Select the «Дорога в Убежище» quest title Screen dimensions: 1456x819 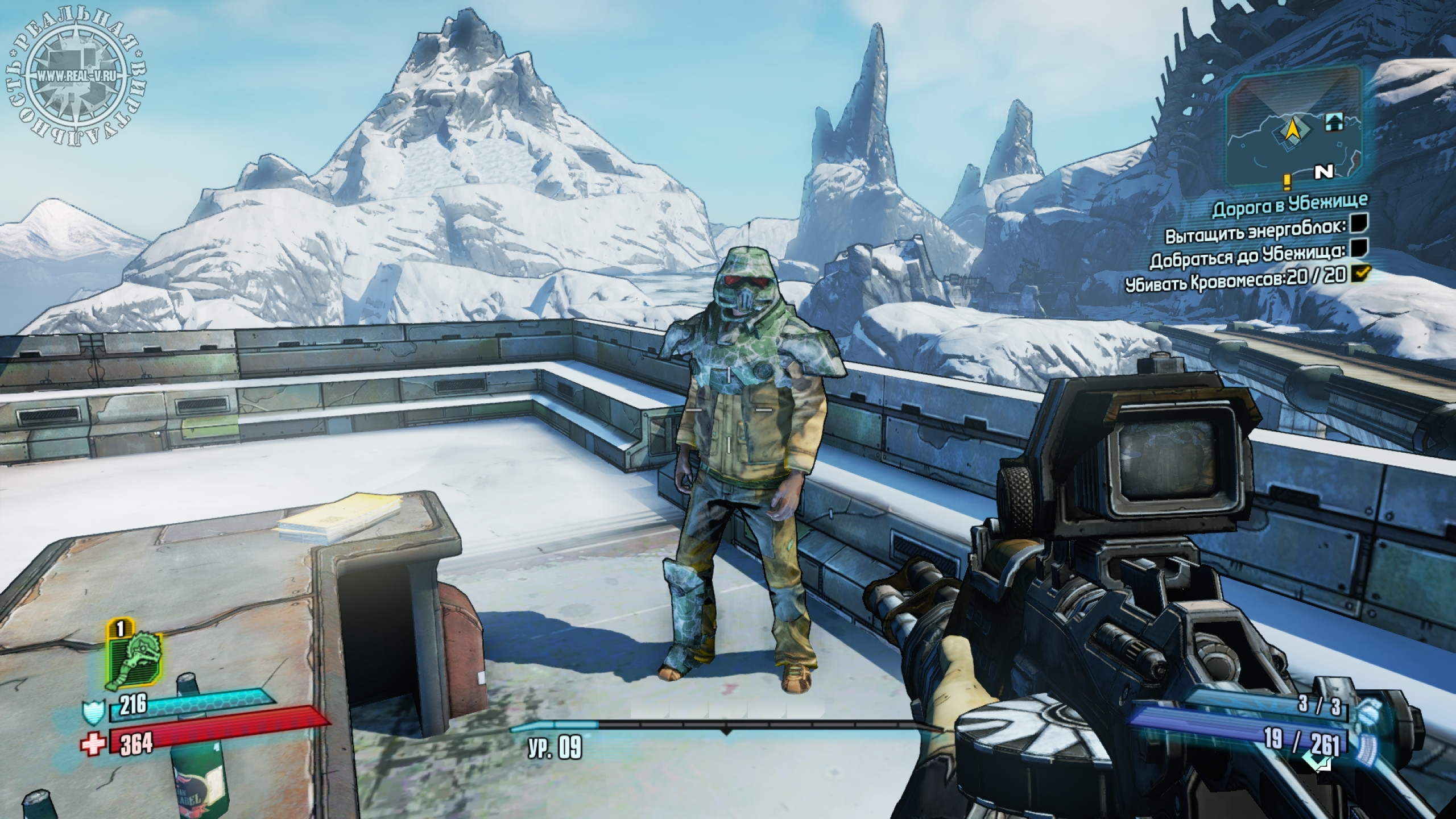(x=1290, y=208)
